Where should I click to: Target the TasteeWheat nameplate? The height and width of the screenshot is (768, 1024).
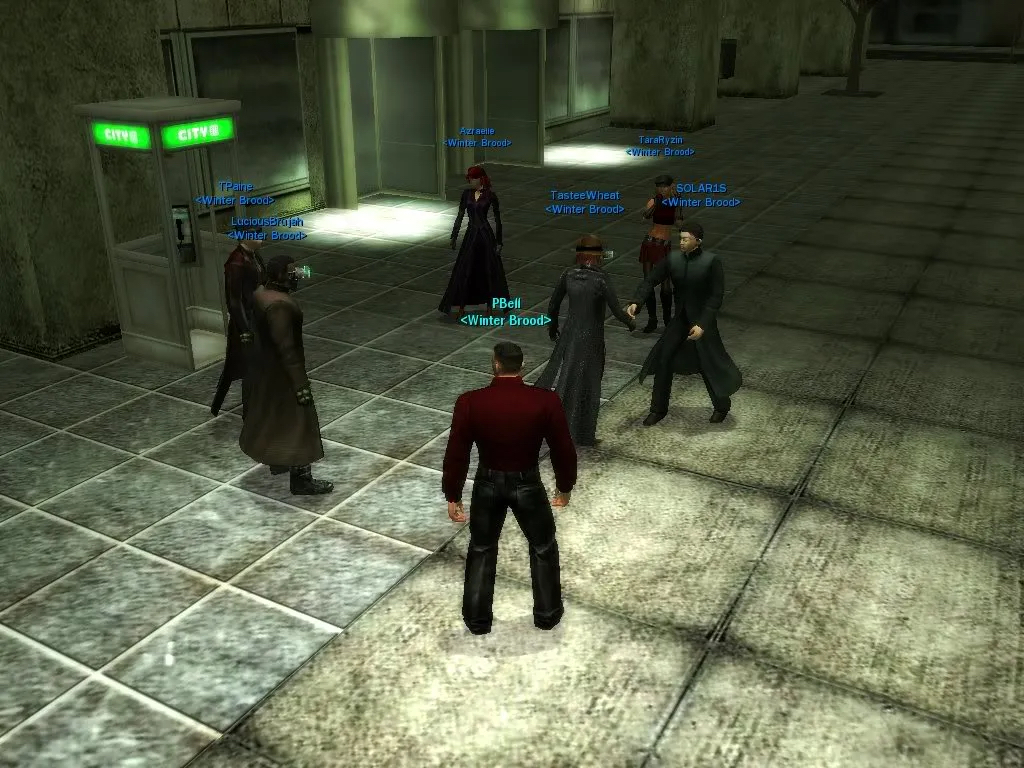[x=584, y=196]
